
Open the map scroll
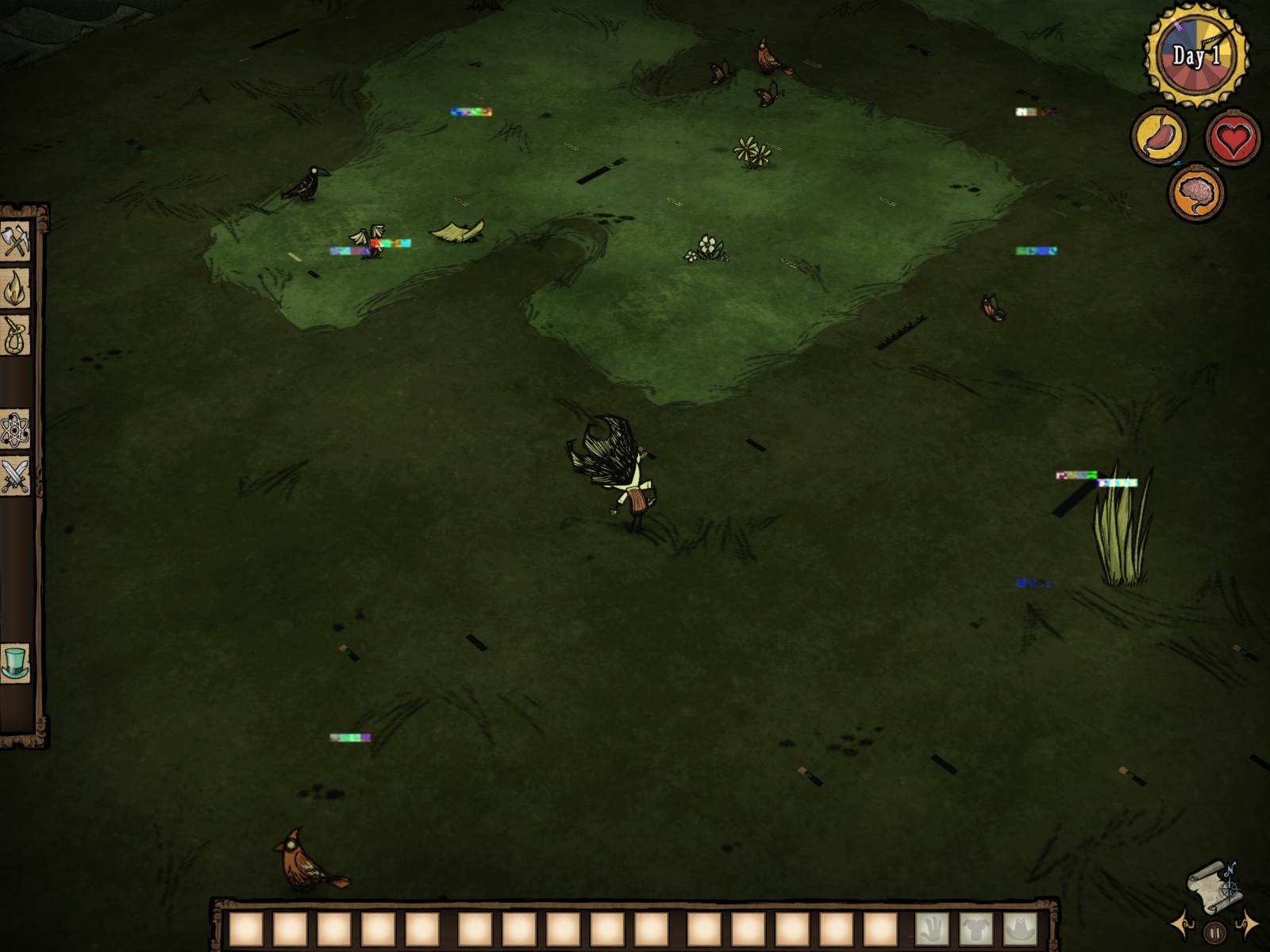pos(1213,886)
